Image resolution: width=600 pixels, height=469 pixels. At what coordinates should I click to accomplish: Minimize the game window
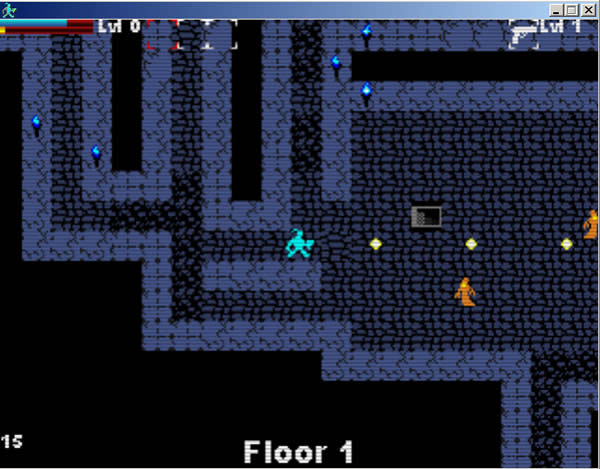coord(557,8)
